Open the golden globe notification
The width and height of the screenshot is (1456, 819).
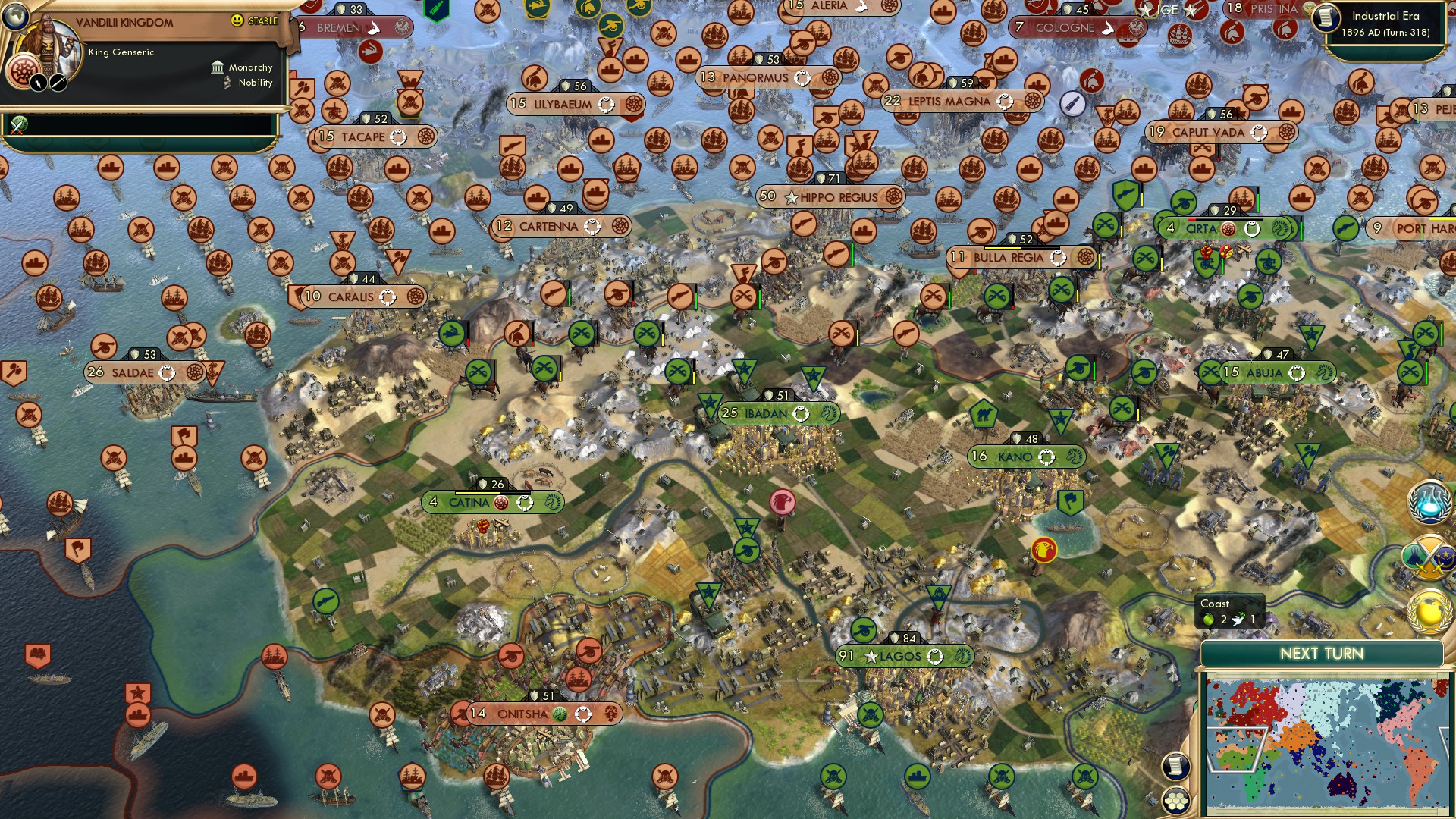pos(1430,611)
